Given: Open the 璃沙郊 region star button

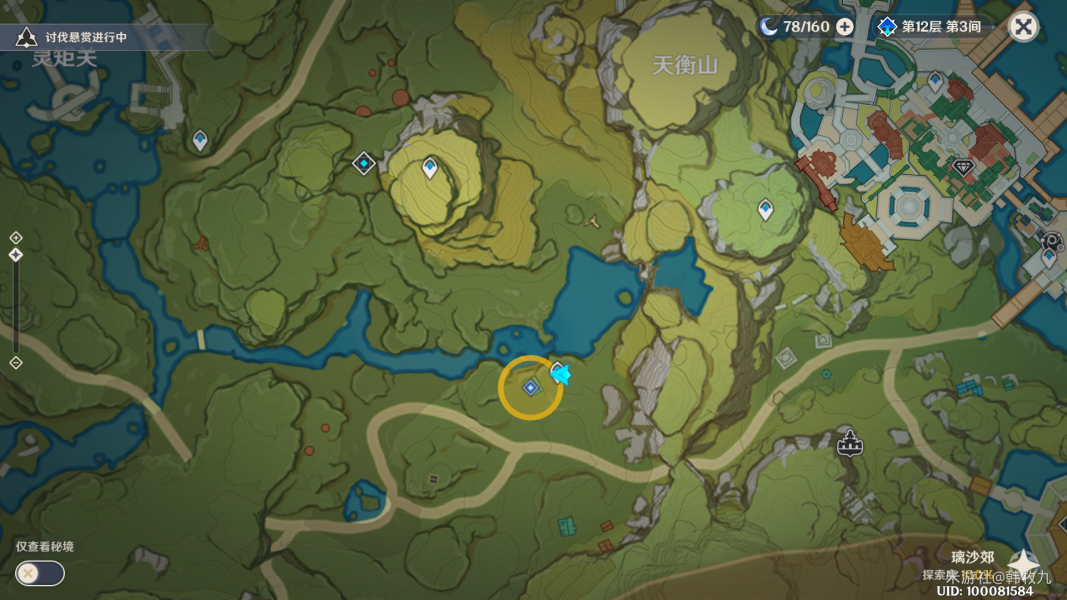Looking at the screenshot, I should 1023,565.
